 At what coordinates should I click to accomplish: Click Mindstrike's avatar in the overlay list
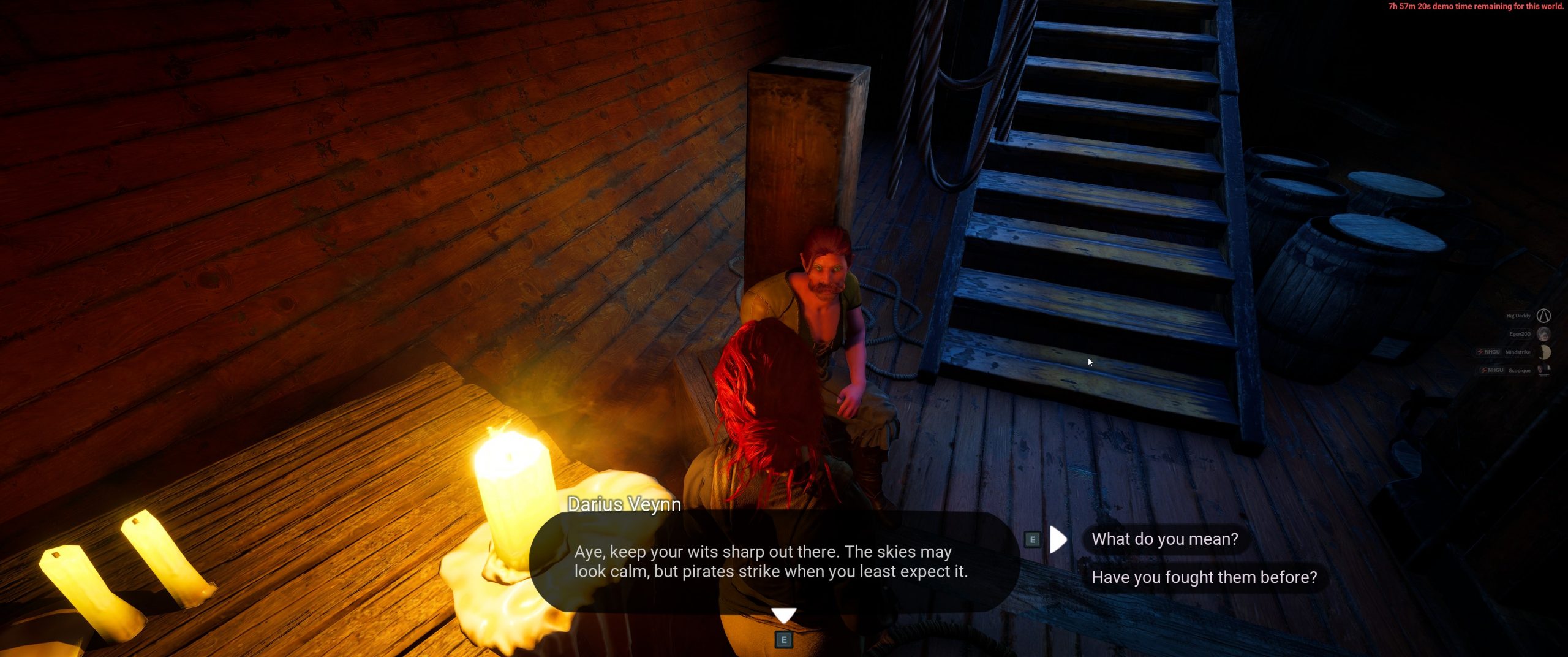click(1544, 352)
